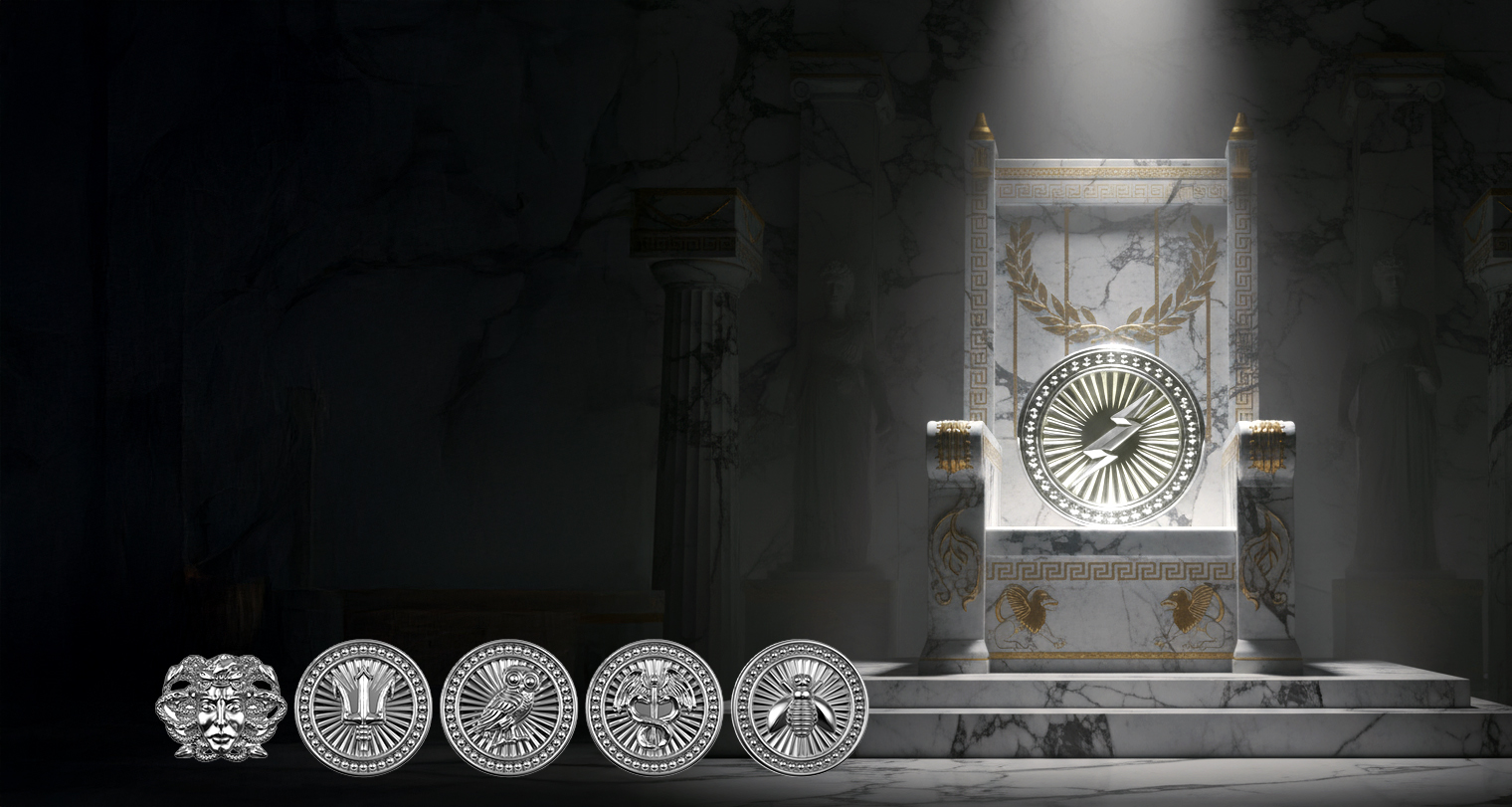Choose the bee medallion
This screenshot has width=1512, height=807.
[x=800, y=707]
